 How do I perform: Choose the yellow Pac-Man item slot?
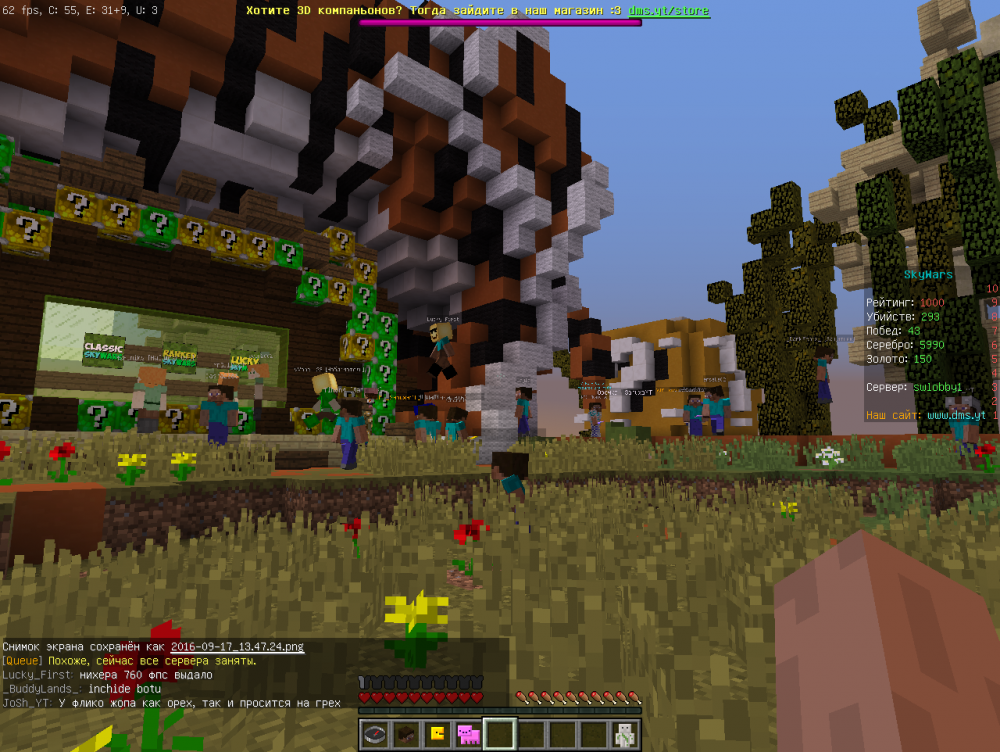pyautogui.click(x=438, y=735)
